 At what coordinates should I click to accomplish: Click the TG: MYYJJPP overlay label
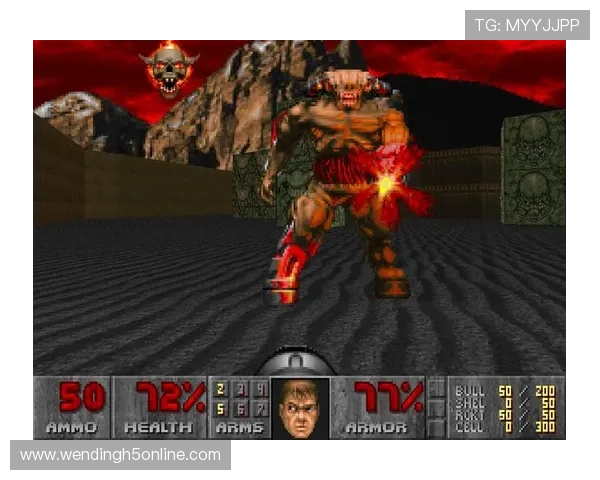coord(527,24)
